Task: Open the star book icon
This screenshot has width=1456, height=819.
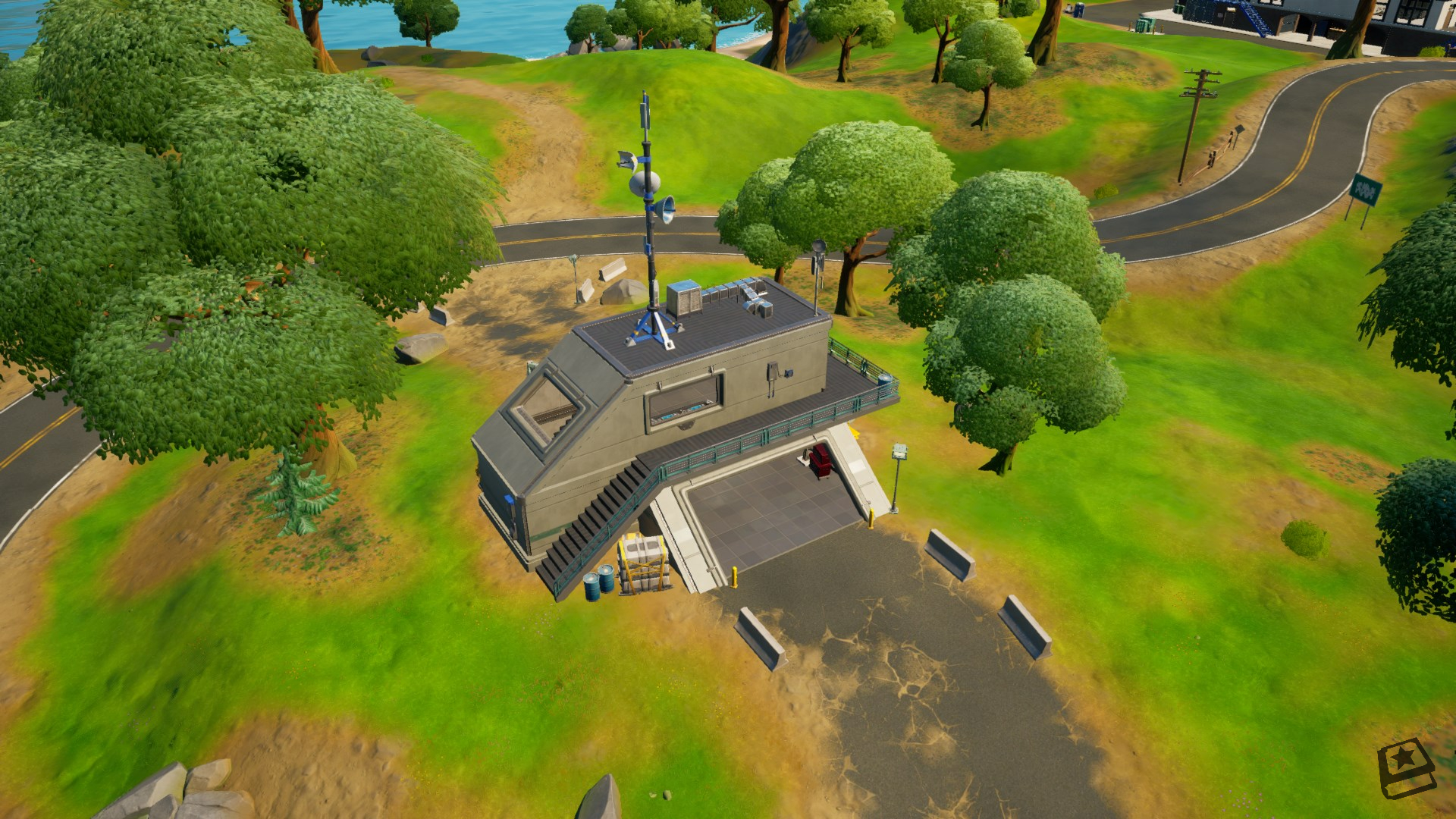Action: tap(1405, 767)
